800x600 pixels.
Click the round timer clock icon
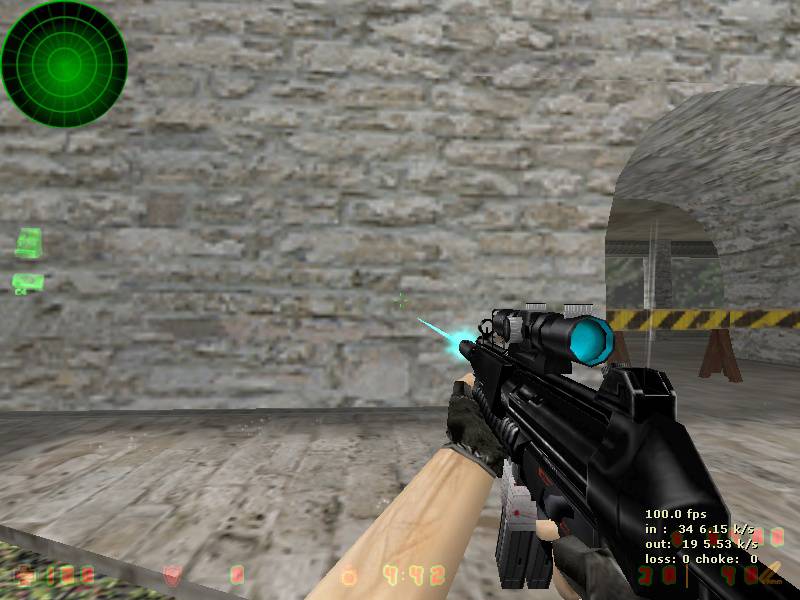click(x=349, y=576)
